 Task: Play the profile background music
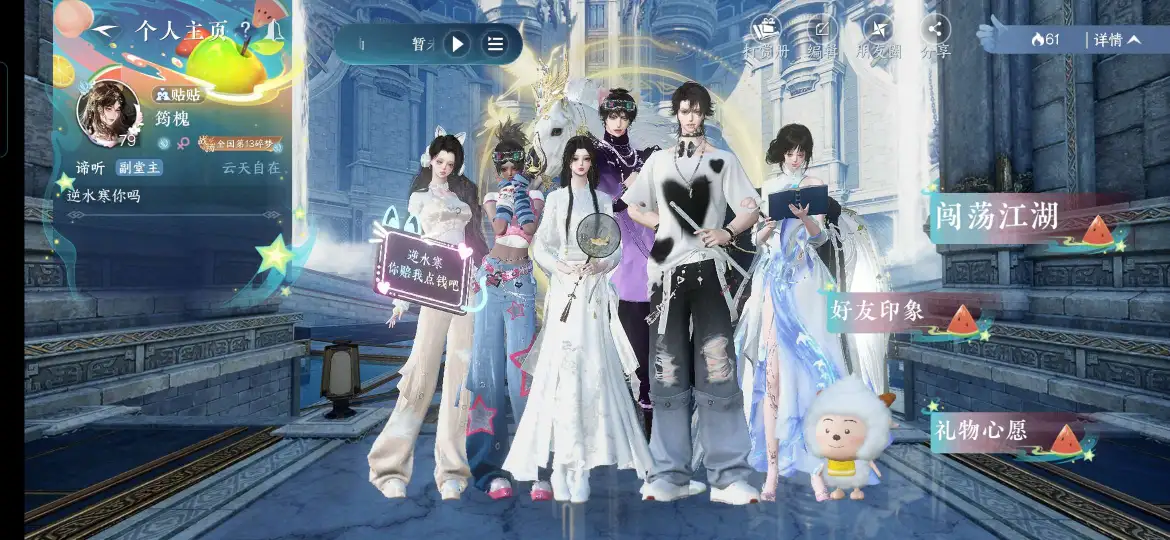click(456, 43)
